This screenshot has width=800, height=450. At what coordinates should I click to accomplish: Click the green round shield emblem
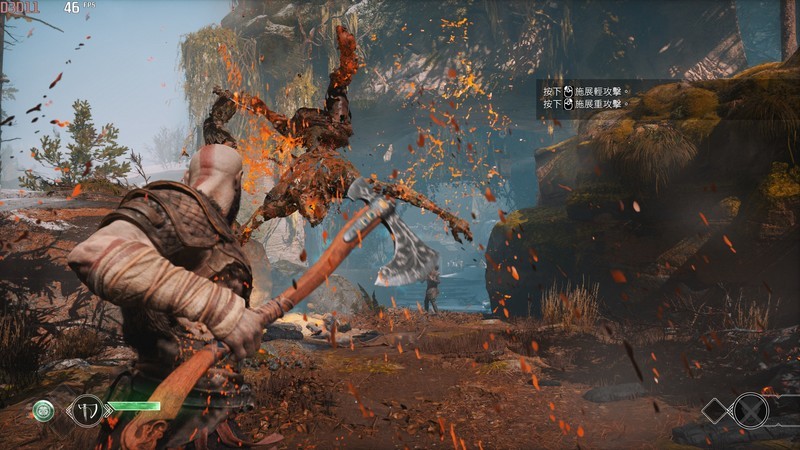[x=43, y=410]
